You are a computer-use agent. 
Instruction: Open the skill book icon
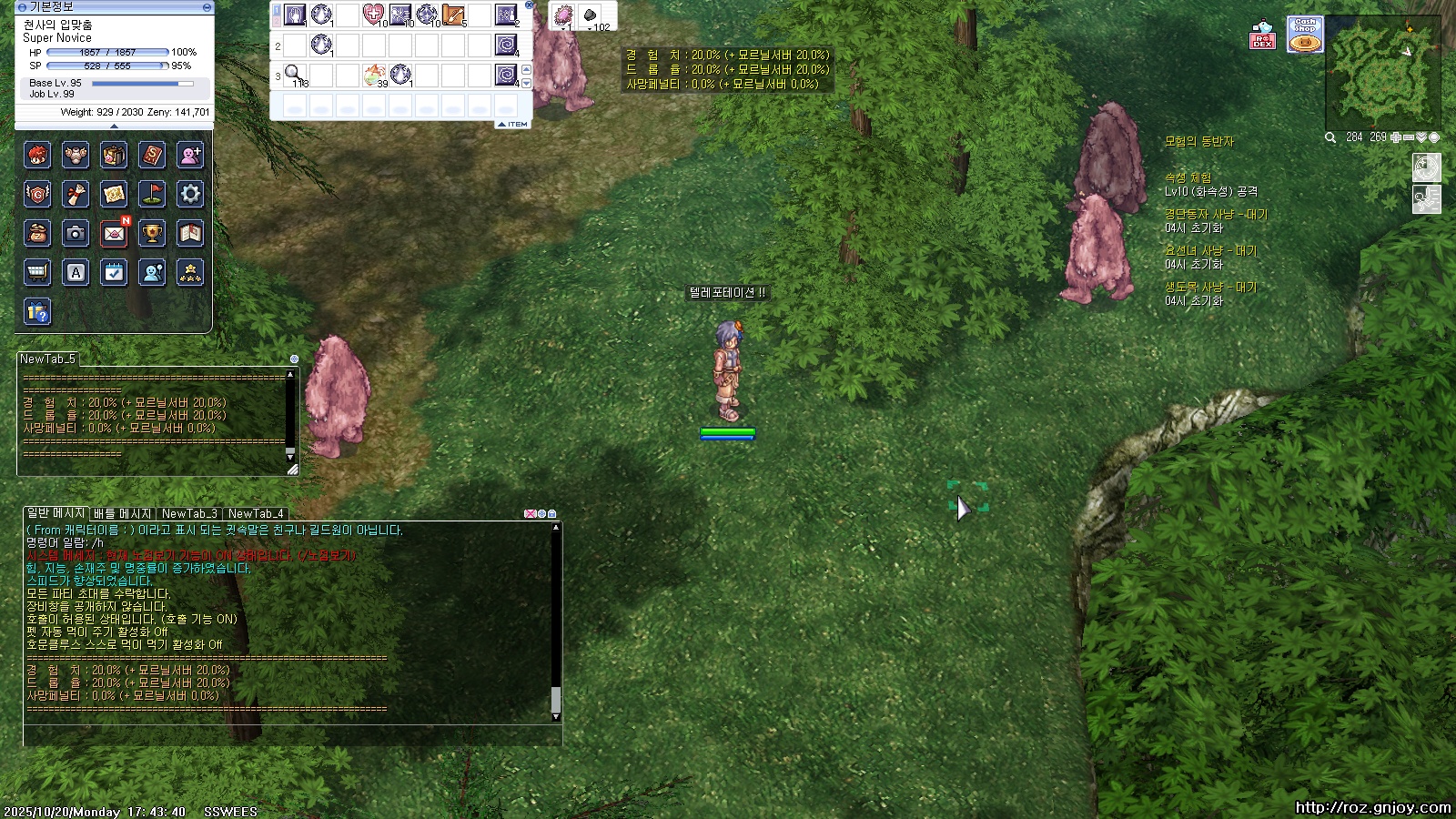[152, 156]
